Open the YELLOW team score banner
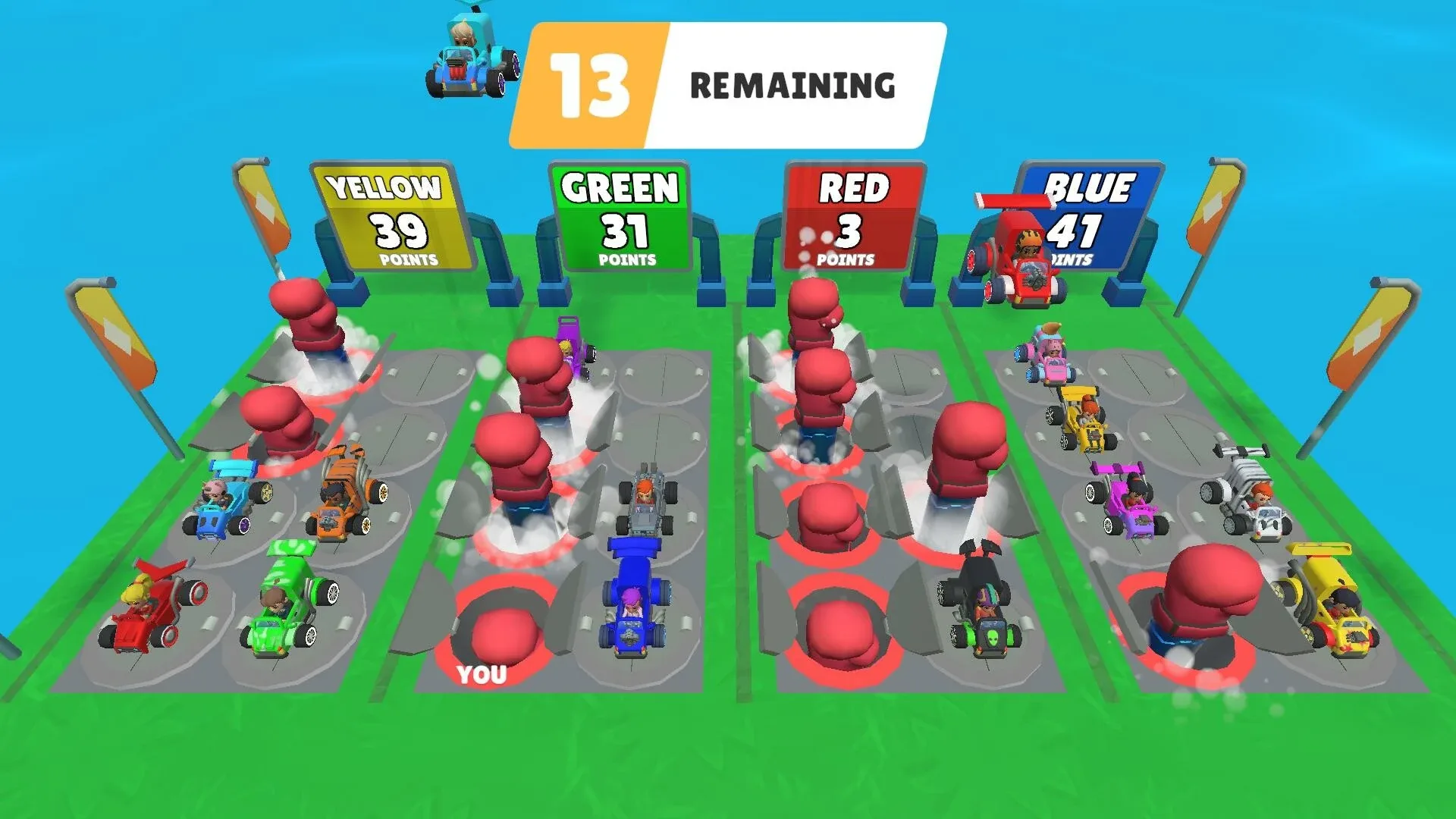 point(387,220)
